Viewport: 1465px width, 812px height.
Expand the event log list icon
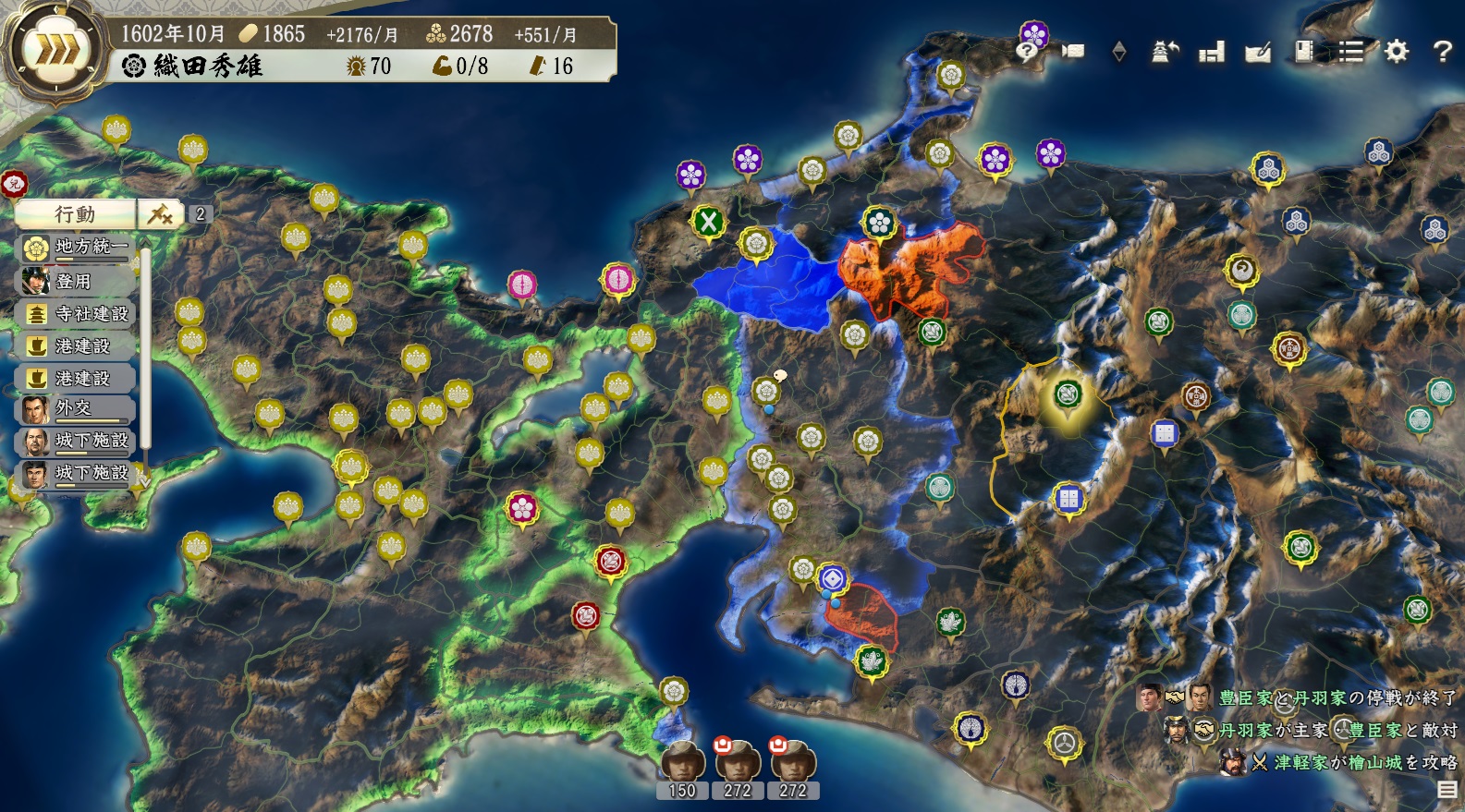(1447, 789)
